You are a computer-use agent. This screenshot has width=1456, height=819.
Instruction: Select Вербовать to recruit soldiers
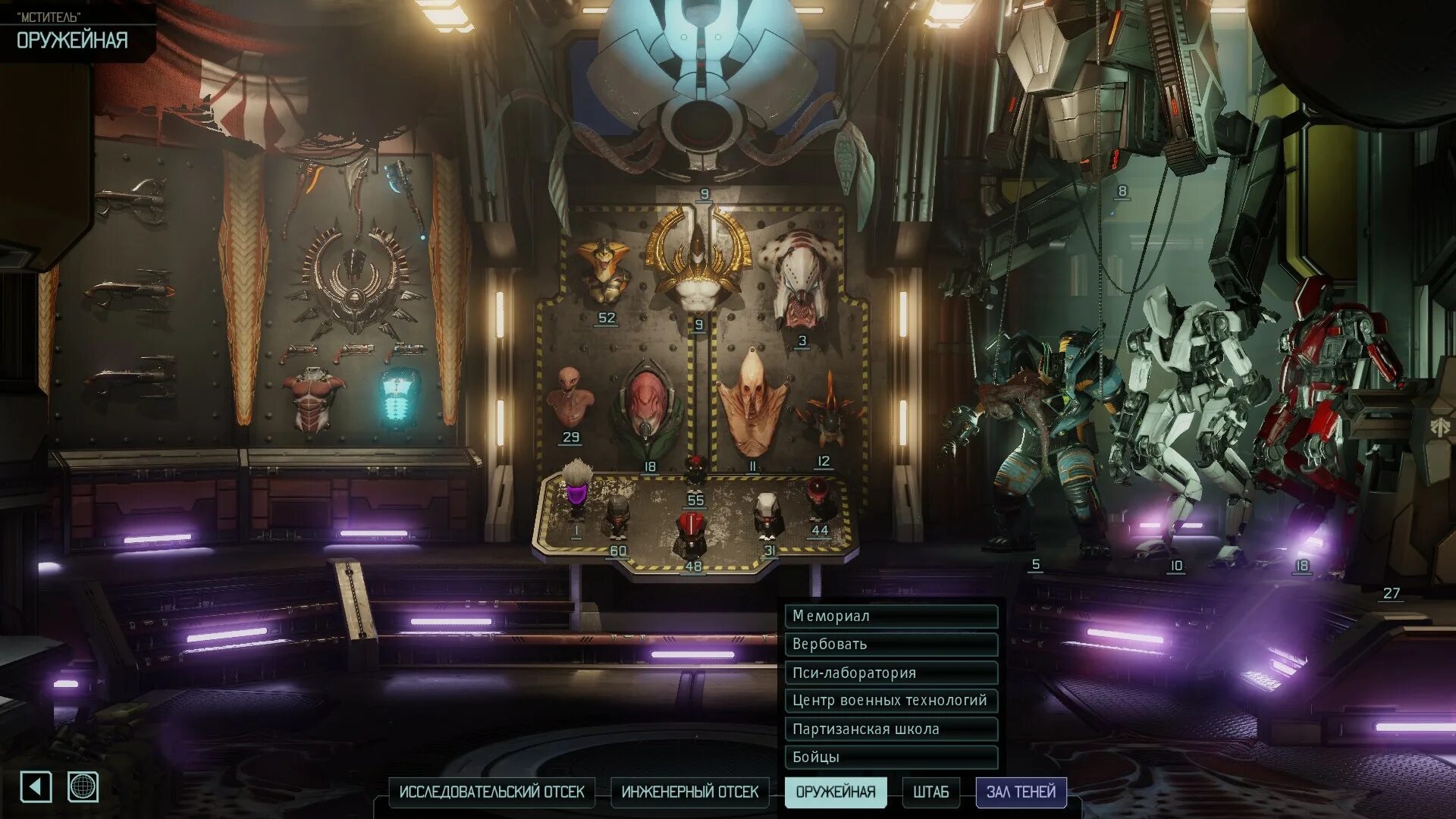tap(890, 644)
